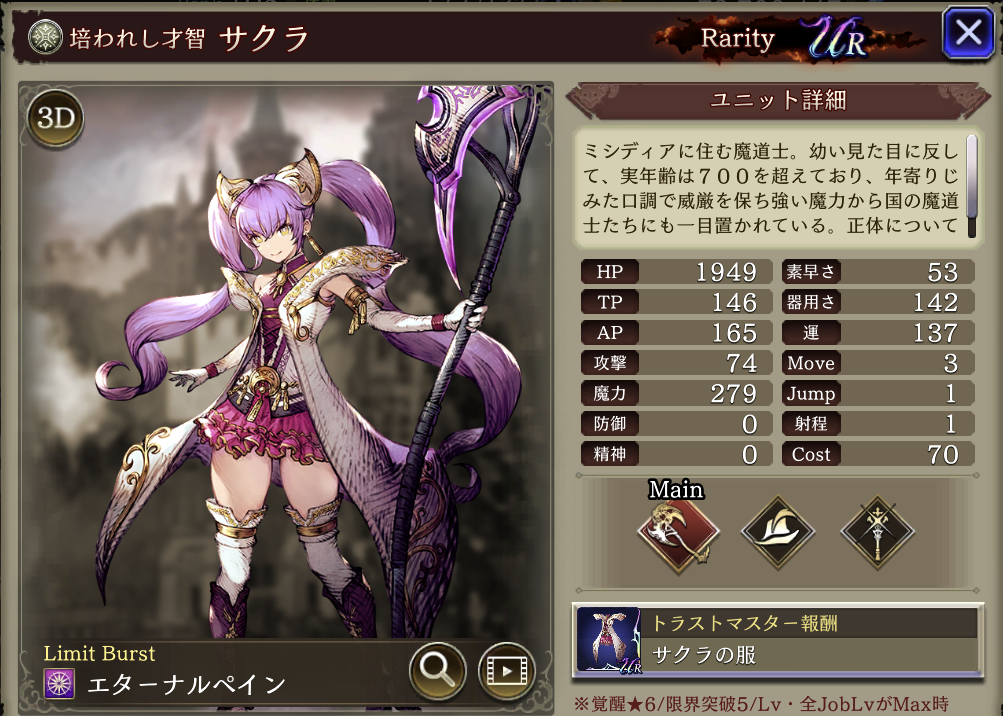This screenshot has height=716, width=1003.
Task: Play the limit burst video preview
Action: [507, 669]
